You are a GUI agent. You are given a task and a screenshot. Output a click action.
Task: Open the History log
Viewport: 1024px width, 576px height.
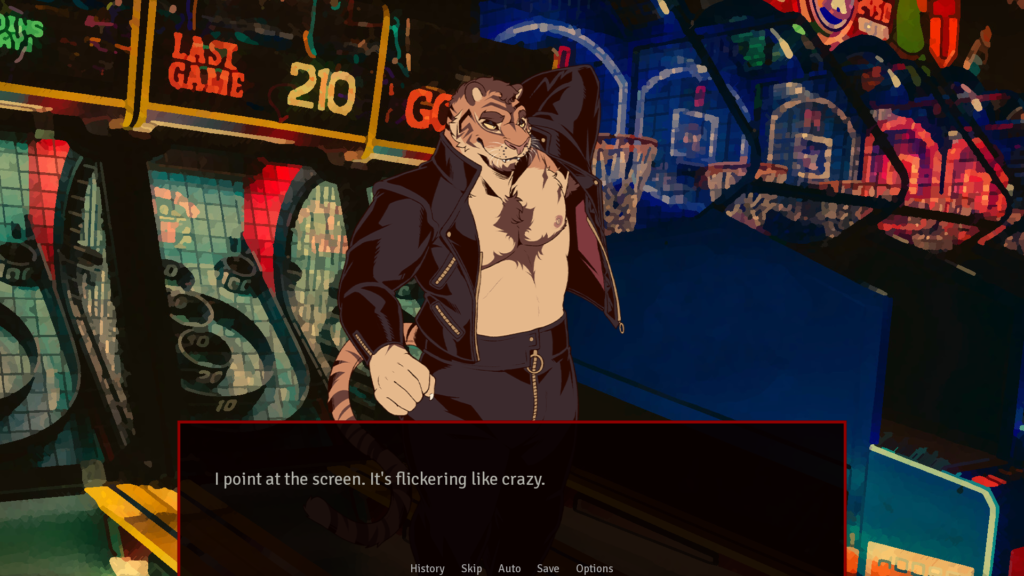427,568
